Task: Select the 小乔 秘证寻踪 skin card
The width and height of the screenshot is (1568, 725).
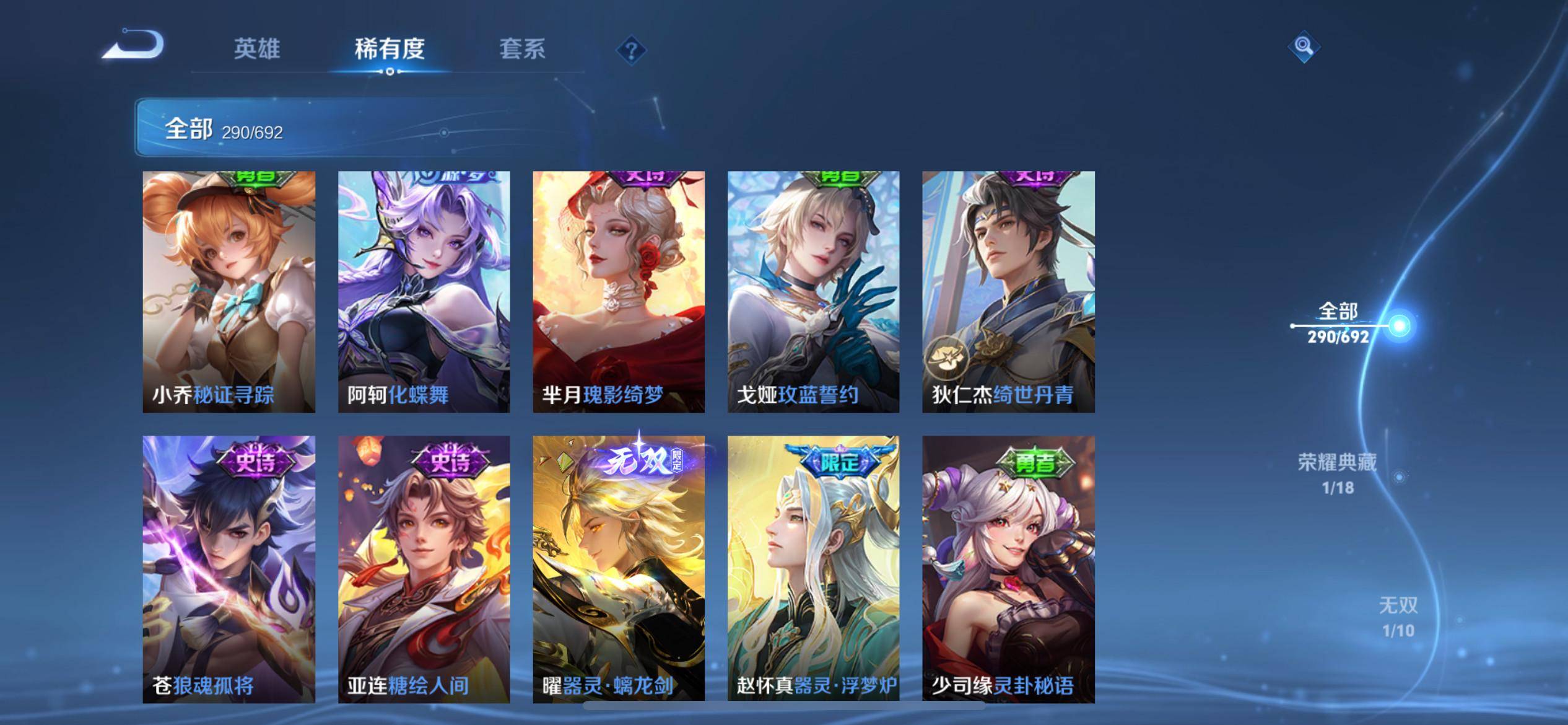Action: (x=229, y=291)
